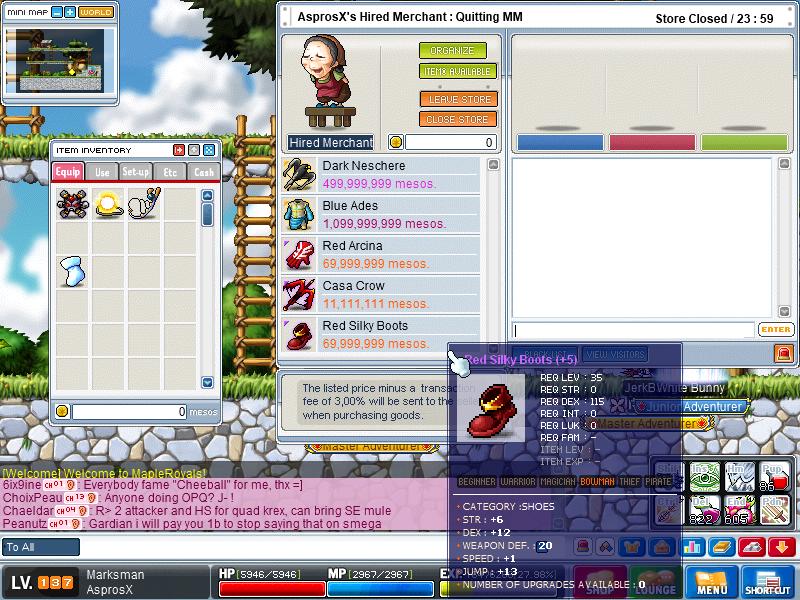Show the Etc inventory tab

(170, 172)
